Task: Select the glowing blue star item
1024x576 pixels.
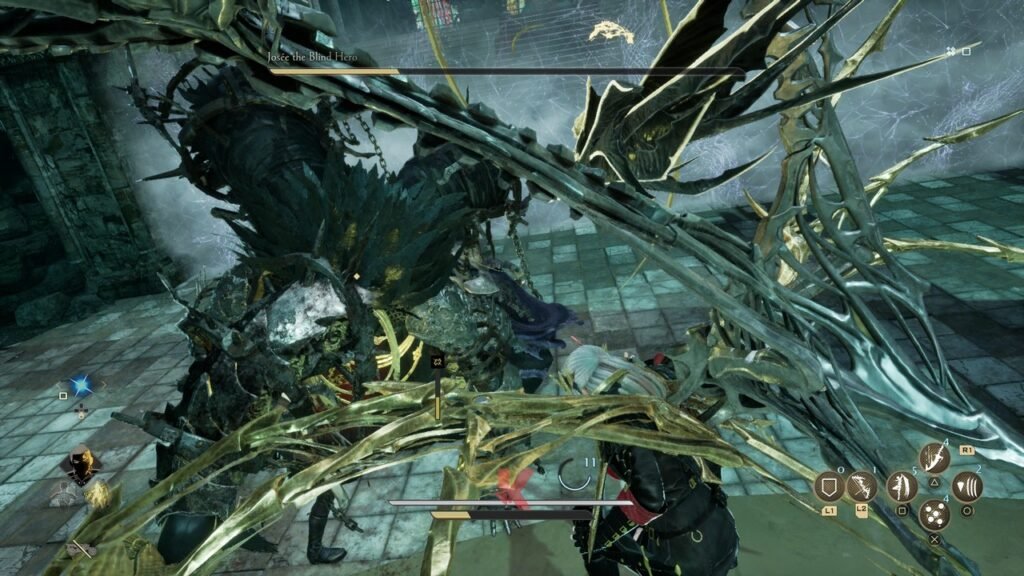Action: pyautogui.click(x=81, y=384)
